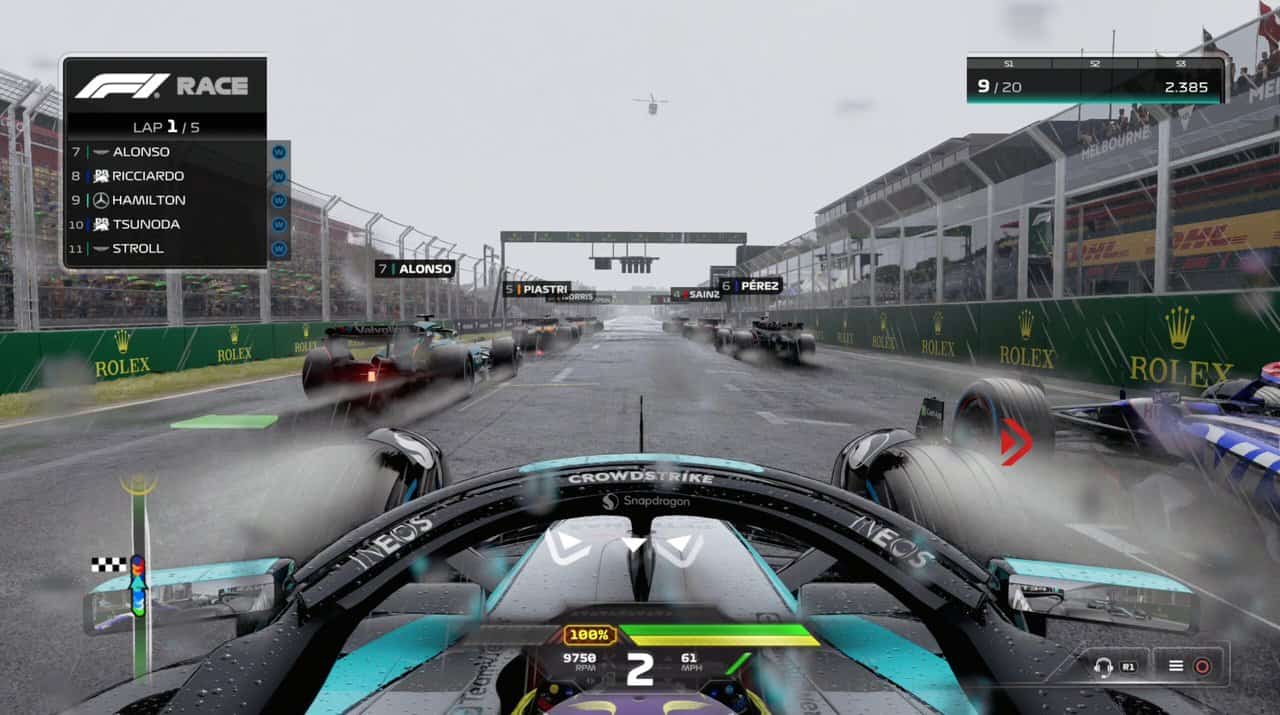The width and height of the screenshot is (1280, 715).
Task: Click the Piastri driver name tag
Action: [x=537, y=289]
